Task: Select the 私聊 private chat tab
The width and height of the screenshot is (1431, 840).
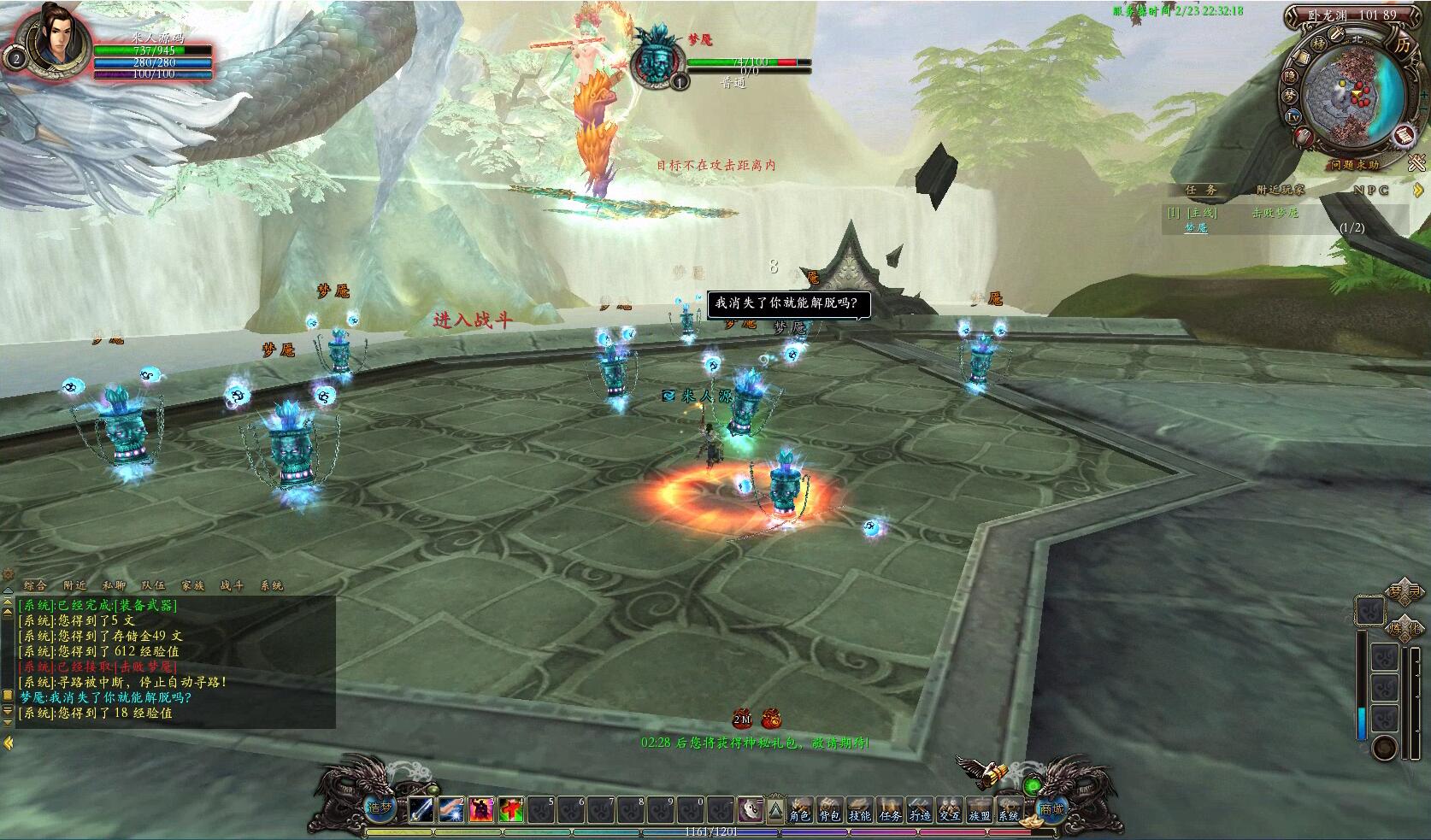Action: pos(114,585)
